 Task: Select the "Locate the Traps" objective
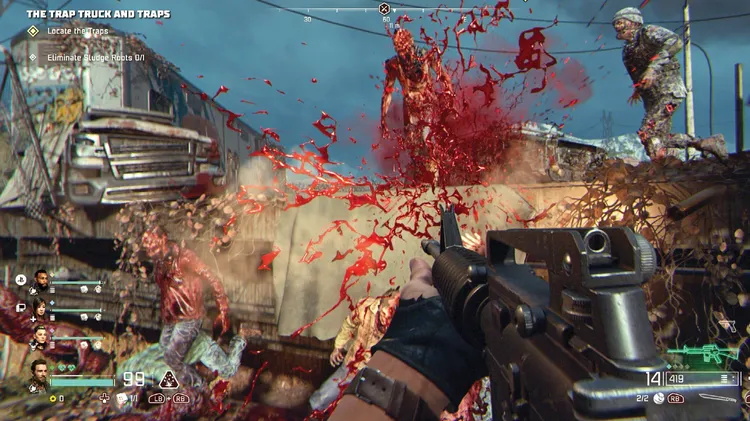click(73, 32)
